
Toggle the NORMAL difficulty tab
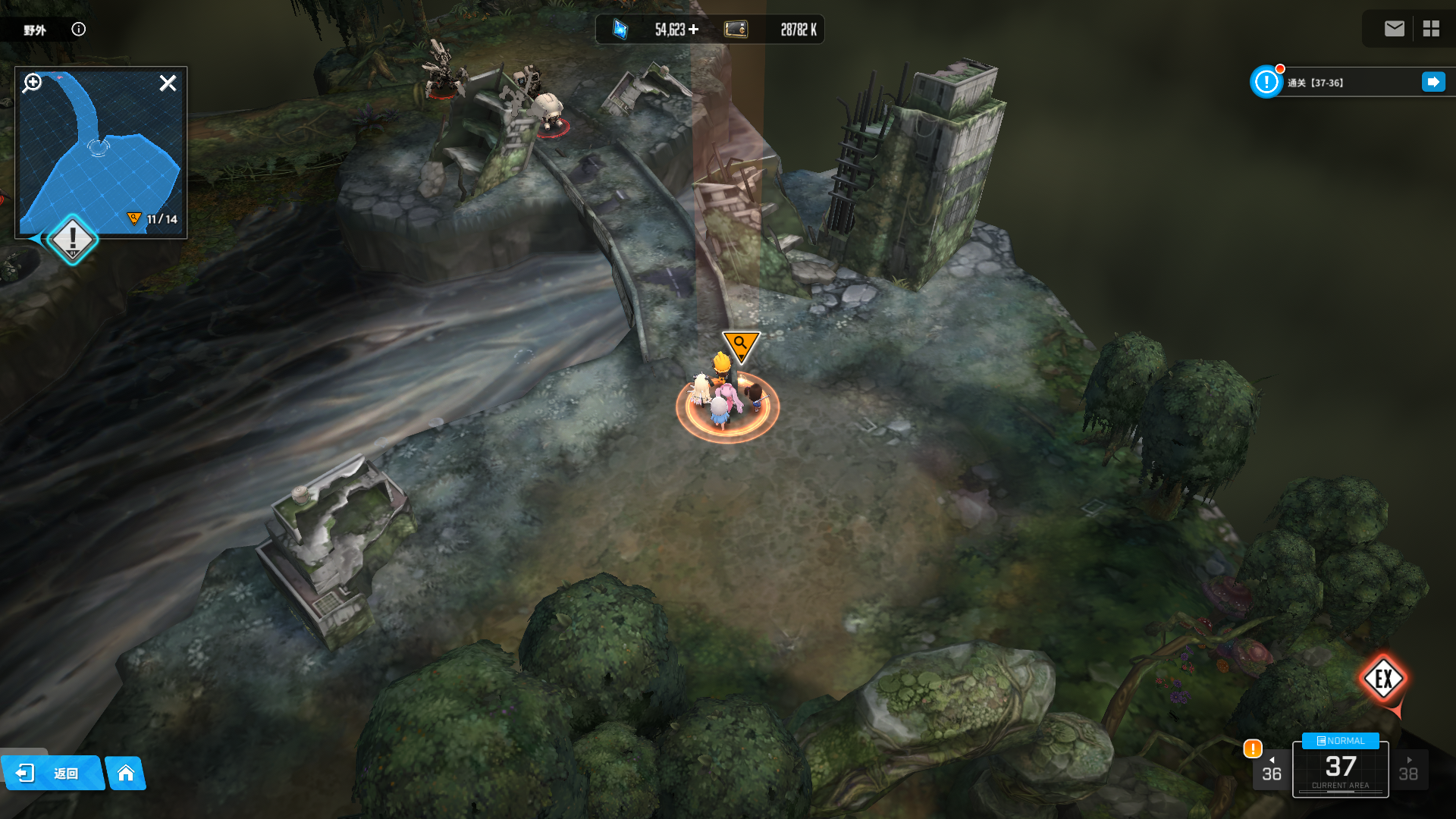pos(1340,741)
